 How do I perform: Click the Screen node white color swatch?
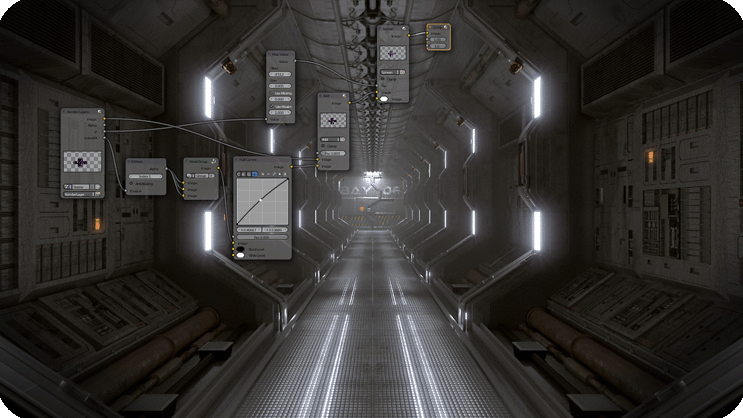[x=382, y=99]
